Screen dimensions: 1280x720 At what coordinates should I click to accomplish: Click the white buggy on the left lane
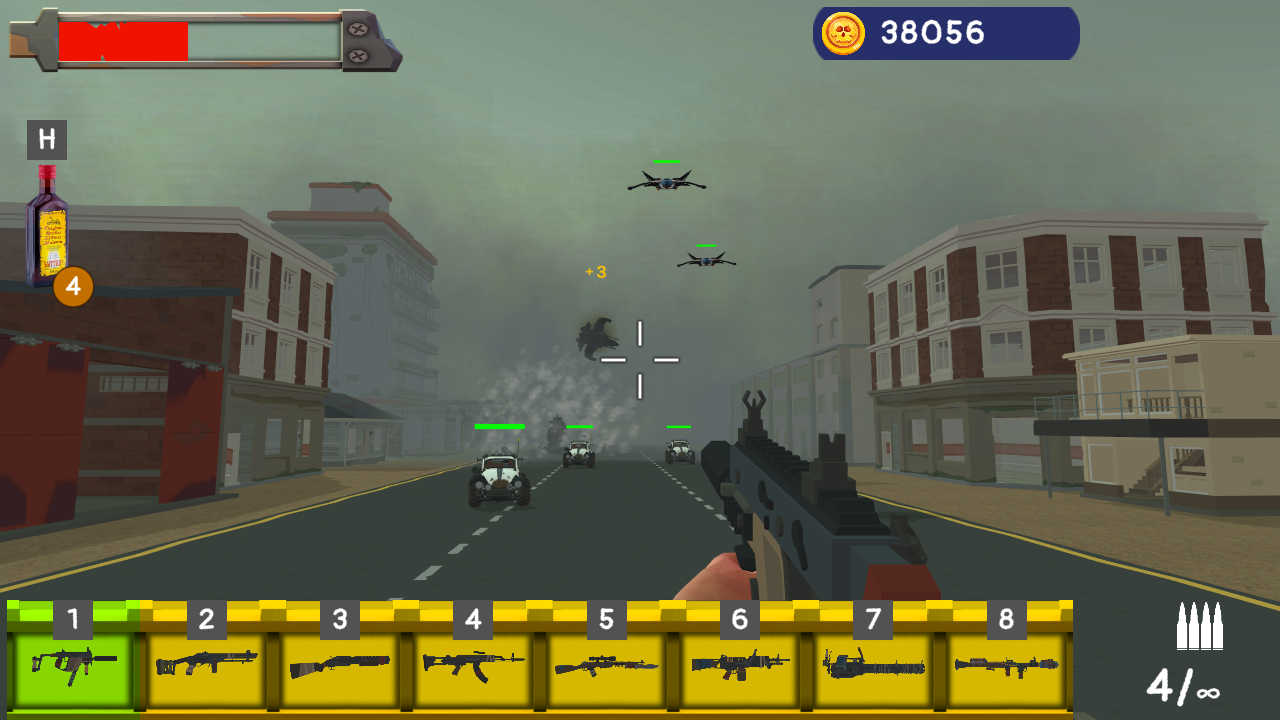pos(497,475)
